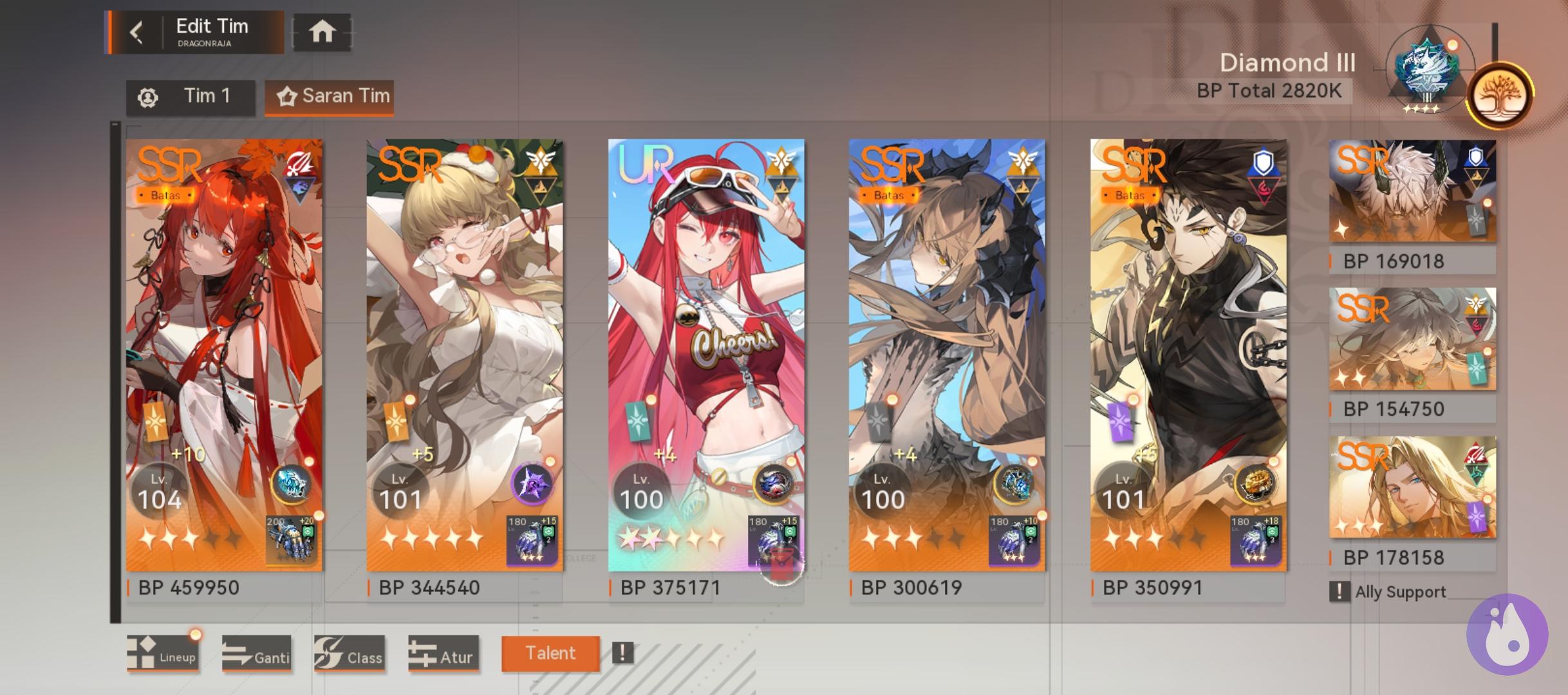1568x695 pixels.
Task: Open the Saran Tim suggestions
Action: click(x=330, y=97)
